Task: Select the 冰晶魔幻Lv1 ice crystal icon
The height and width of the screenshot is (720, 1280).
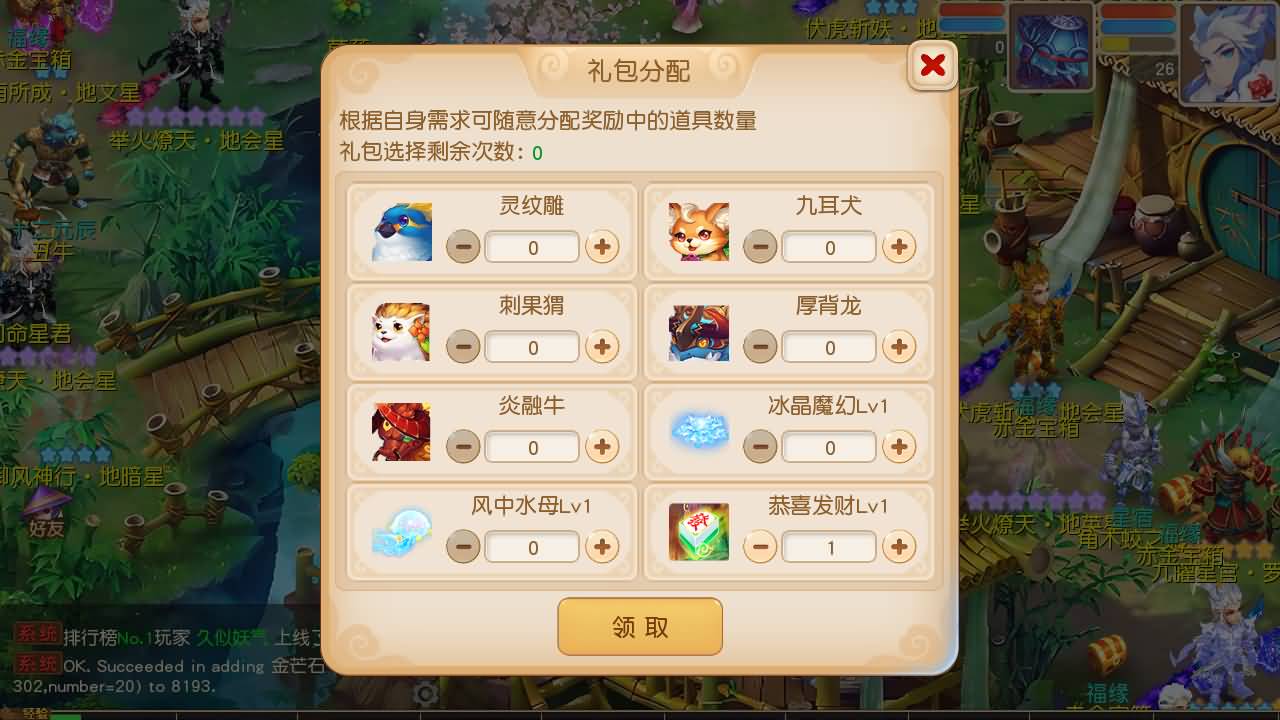Action: tap(698, 432)
